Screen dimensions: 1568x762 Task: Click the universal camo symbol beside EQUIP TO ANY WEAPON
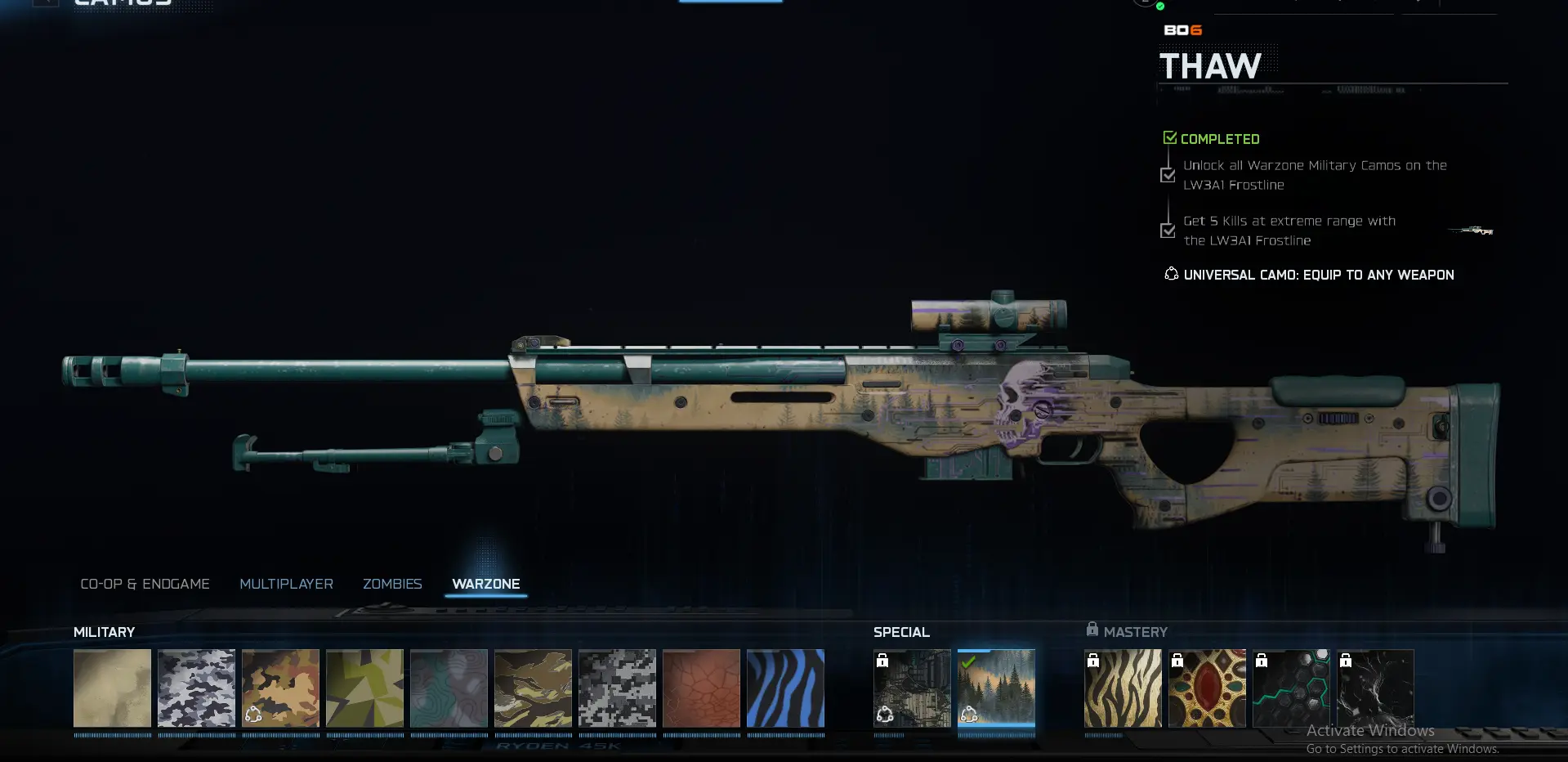tap(1171, 274)
